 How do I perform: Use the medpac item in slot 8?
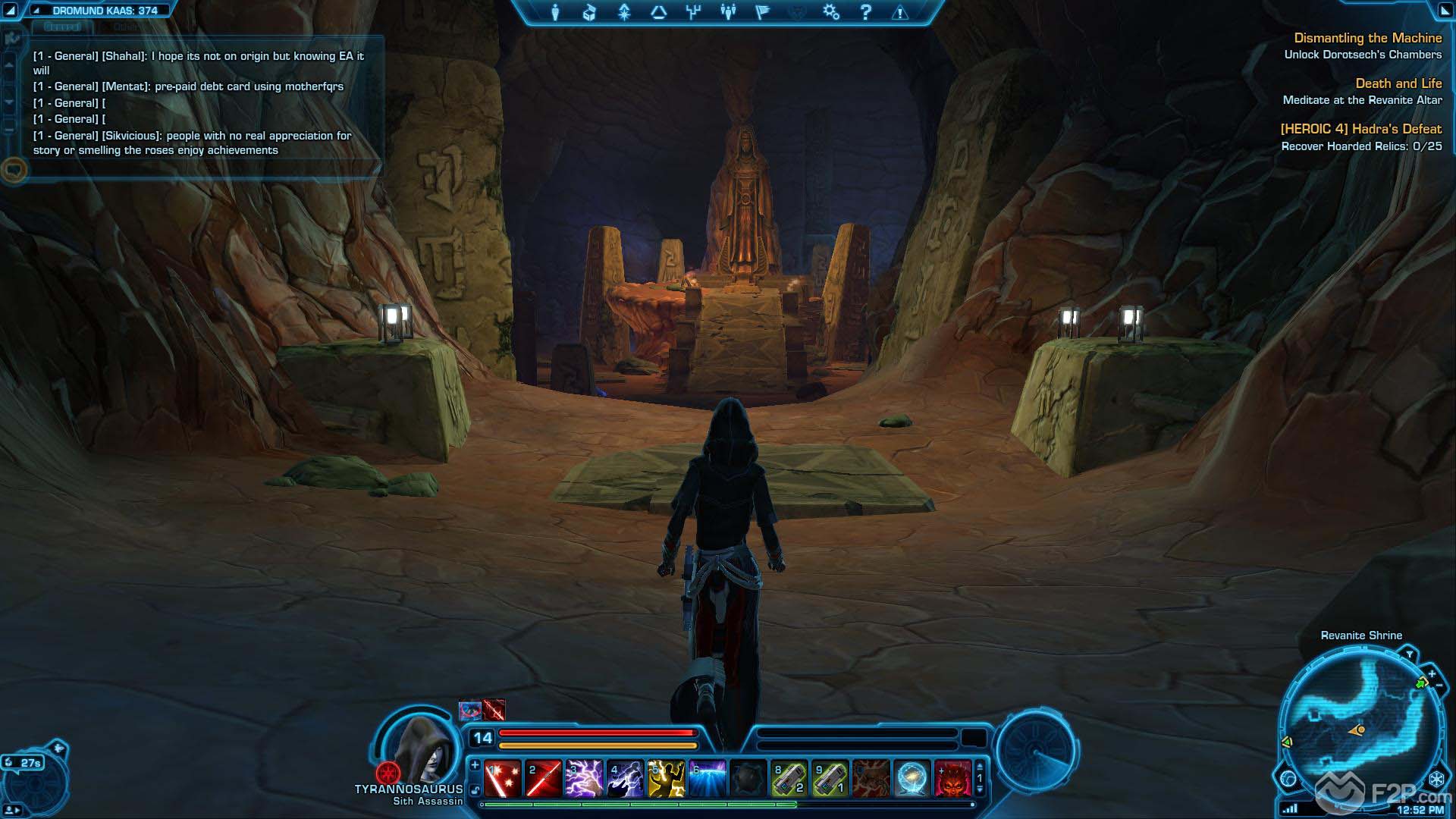pyautogui.click(x=789, y=779)
